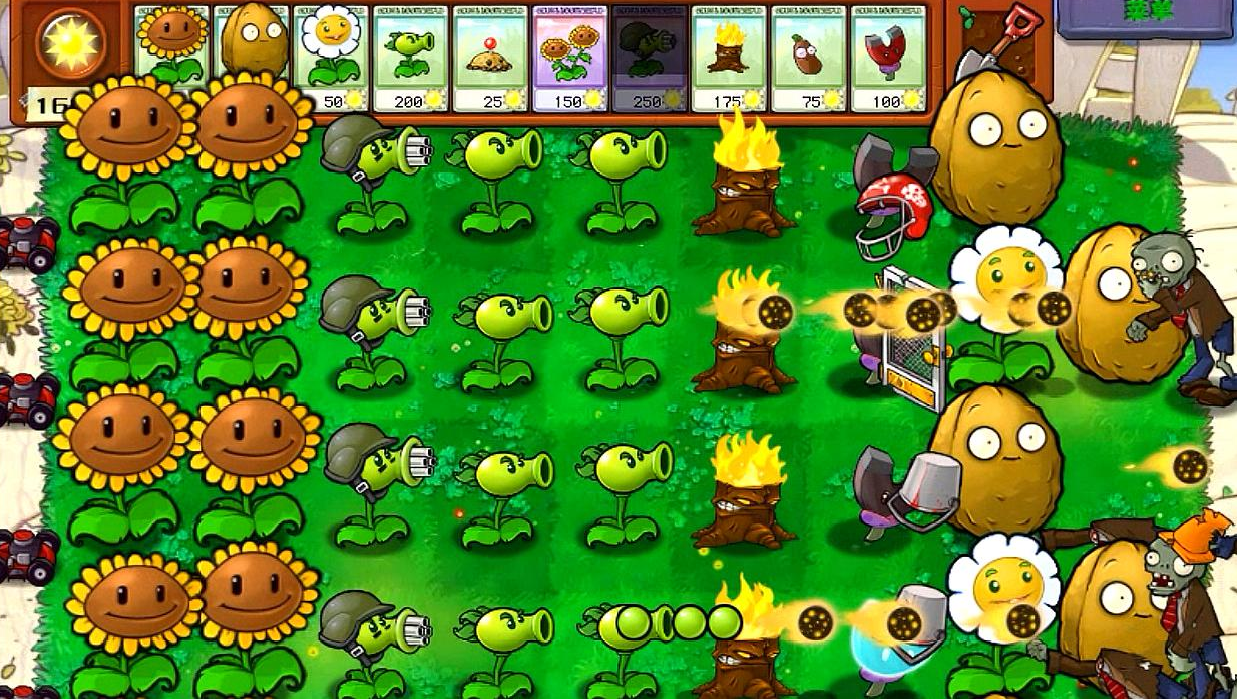Image resolution: width=1237 pixels, height=699 pixels.
Task: Select the Magnet-shroom seed packet
Action: [888, 57]
